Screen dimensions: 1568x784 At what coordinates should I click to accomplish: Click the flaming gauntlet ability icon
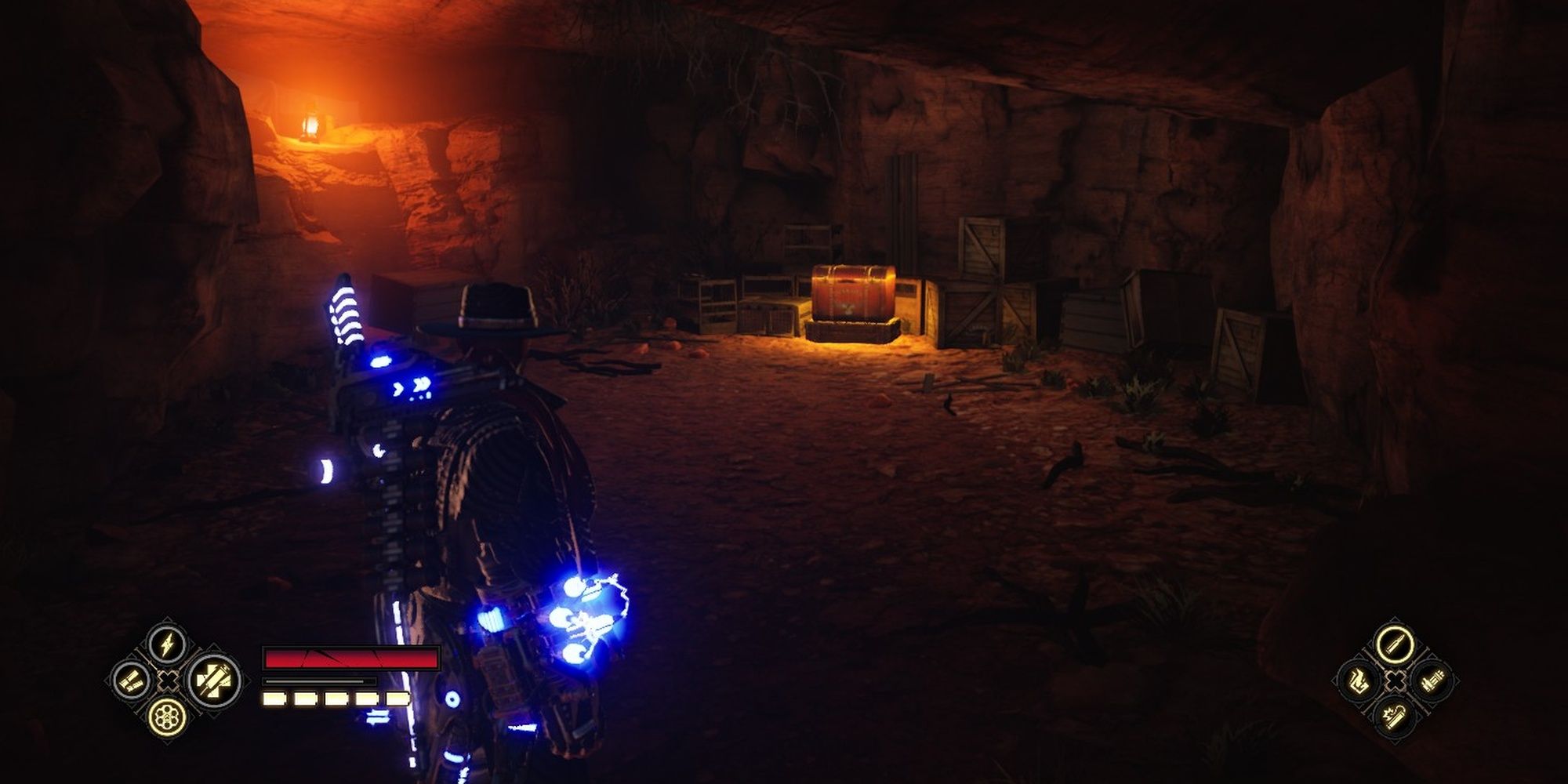tap(1359, 682)
